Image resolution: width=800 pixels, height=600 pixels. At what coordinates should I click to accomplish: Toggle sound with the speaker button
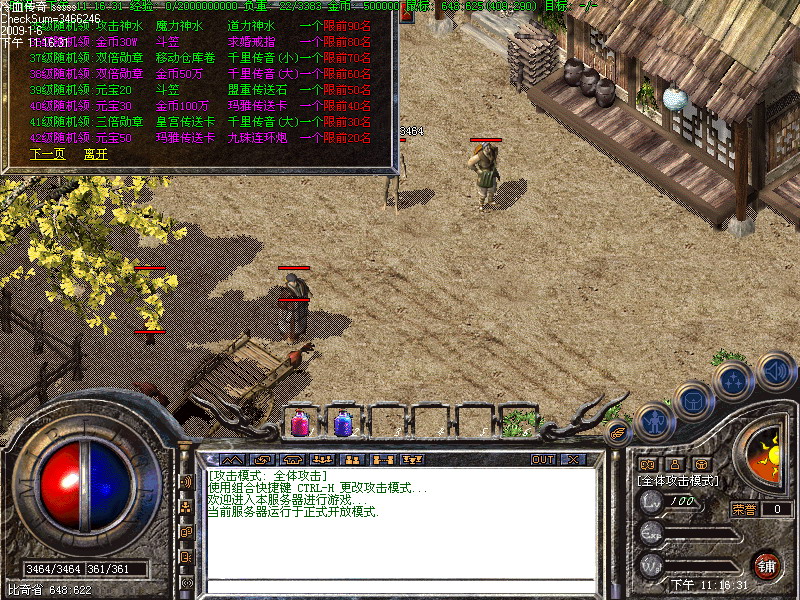[775, 371]
